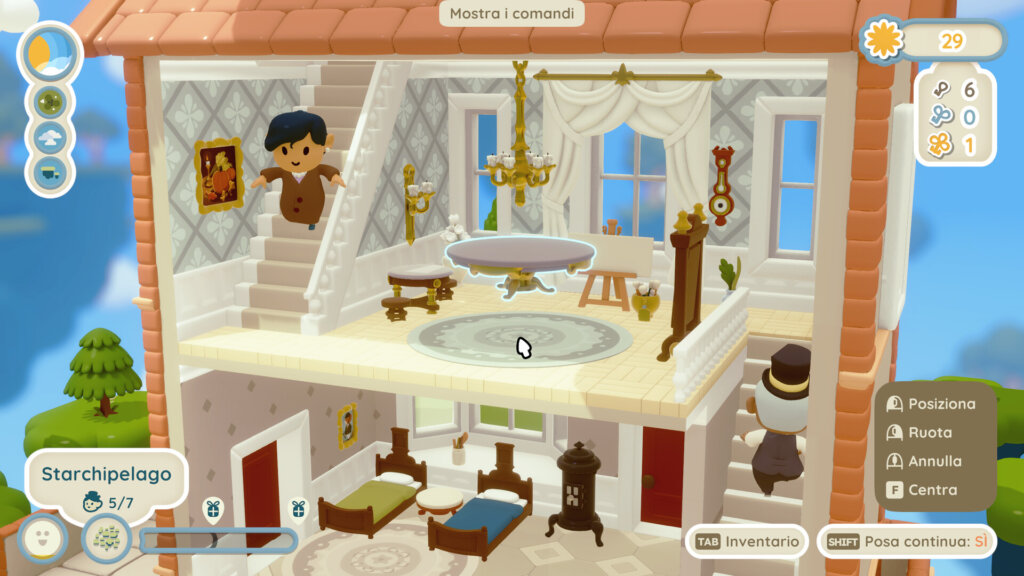1024x576 pixels.
Task: Open the Inventario panel
Action: coord(748,541)
